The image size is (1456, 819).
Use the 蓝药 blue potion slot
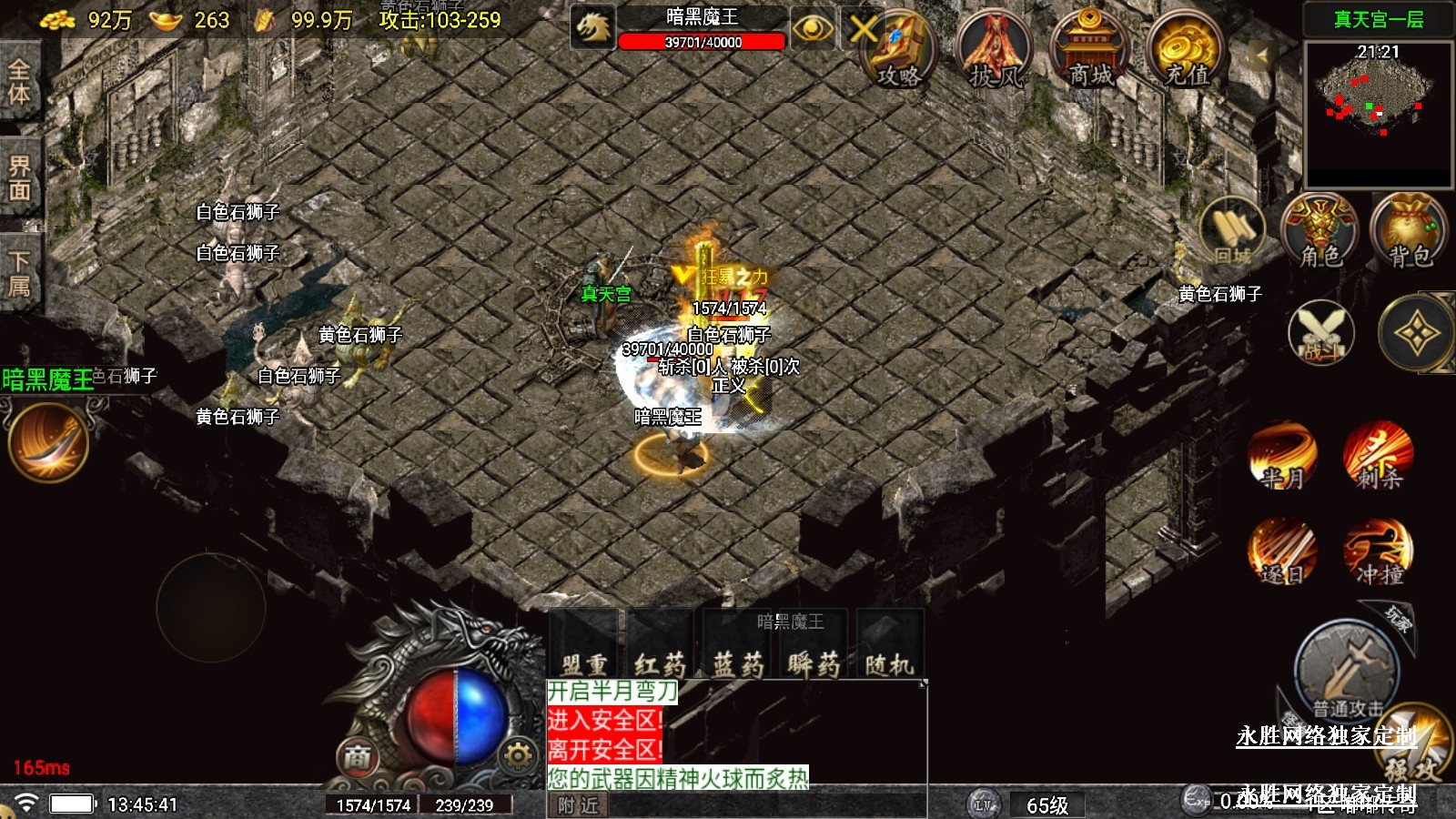pyautogui.click(x=738, y=646)
